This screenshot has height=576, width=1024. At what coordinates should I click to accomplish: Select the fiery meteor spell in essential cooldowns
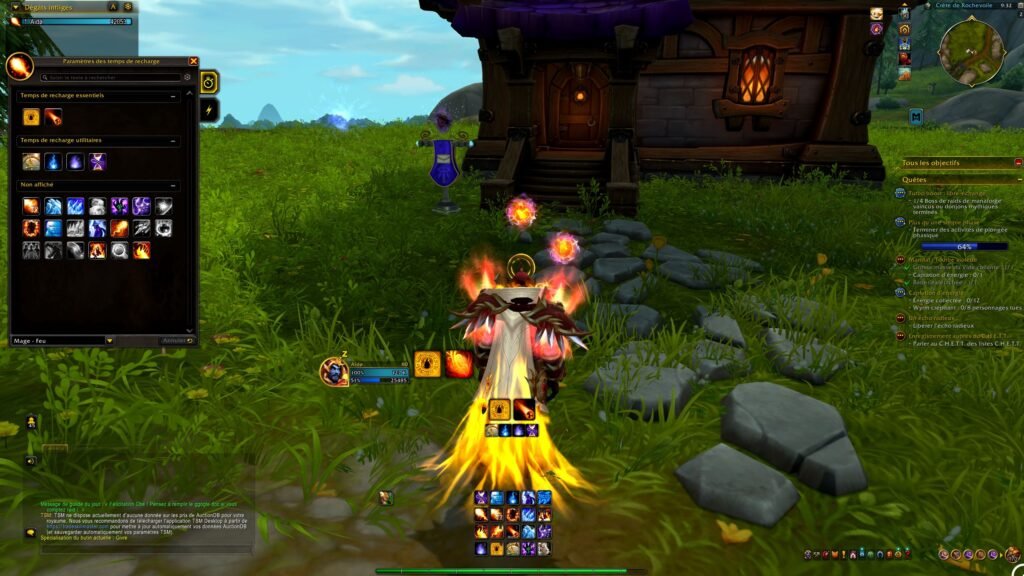point(53,117)
